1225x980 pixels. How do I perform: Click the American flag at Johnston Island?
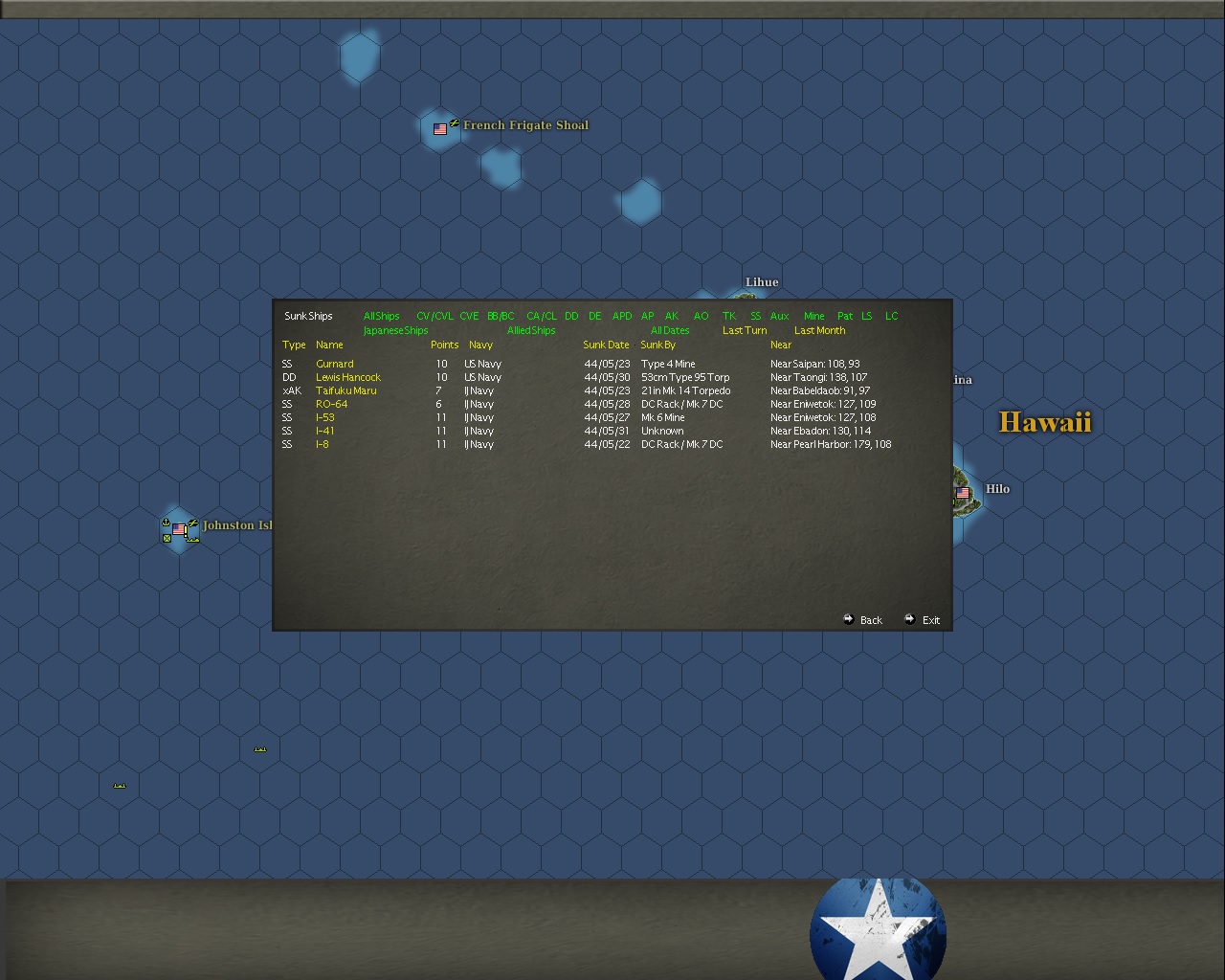click(x=179, y=529)
